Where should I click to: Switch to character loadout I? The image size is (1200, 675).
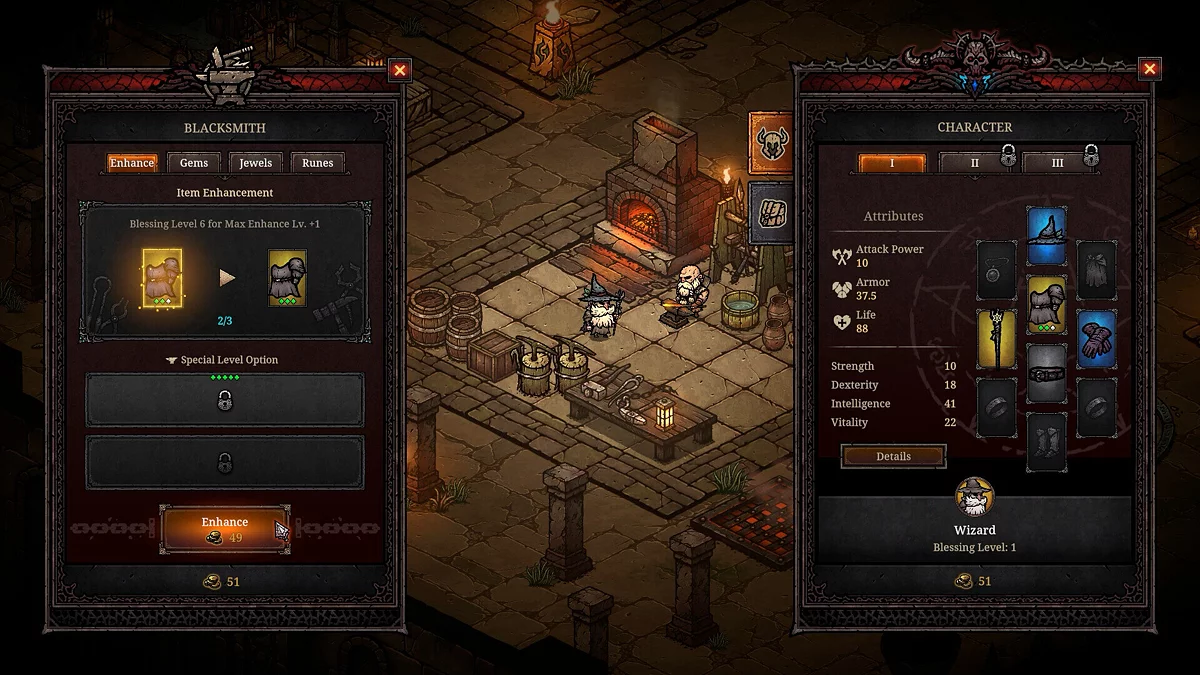892,163
